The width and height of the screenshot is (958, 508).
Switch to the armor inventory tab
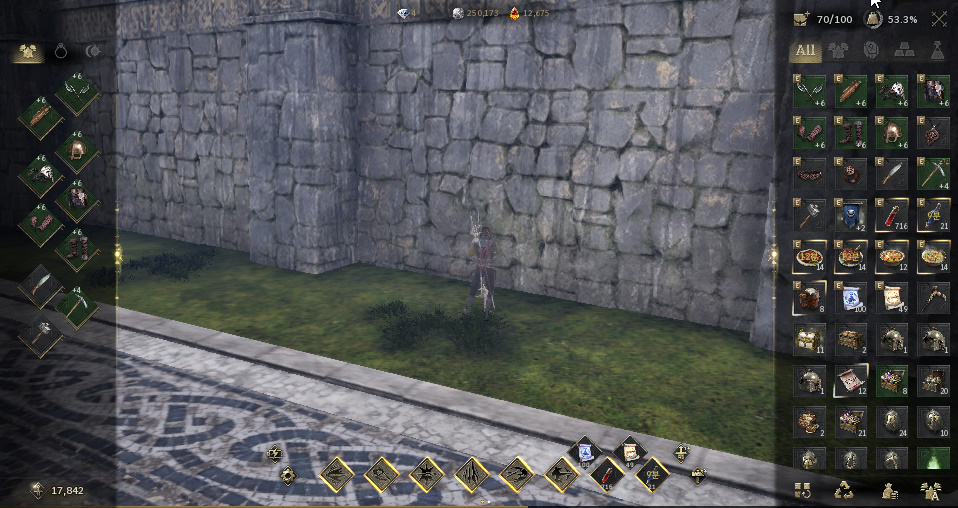tap(836, 49)
